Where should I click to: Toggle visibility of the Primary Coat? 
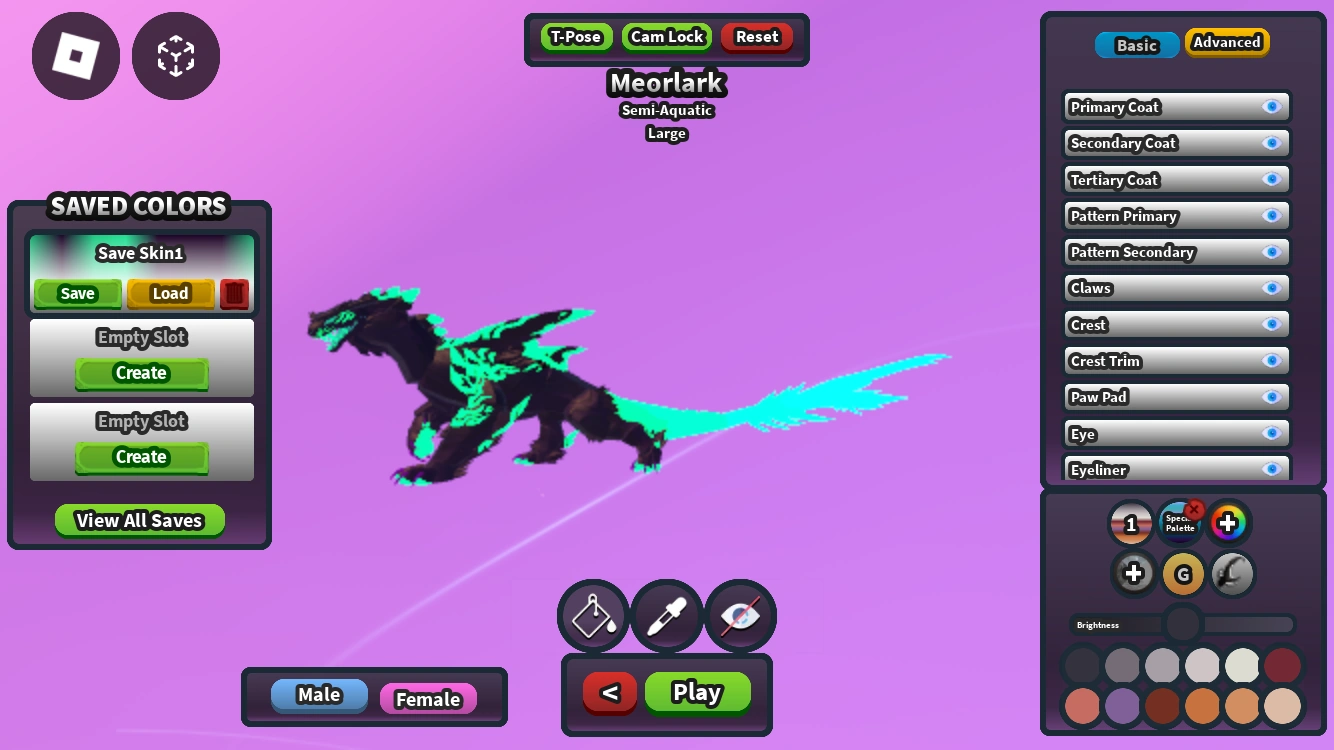[1272, 106]
